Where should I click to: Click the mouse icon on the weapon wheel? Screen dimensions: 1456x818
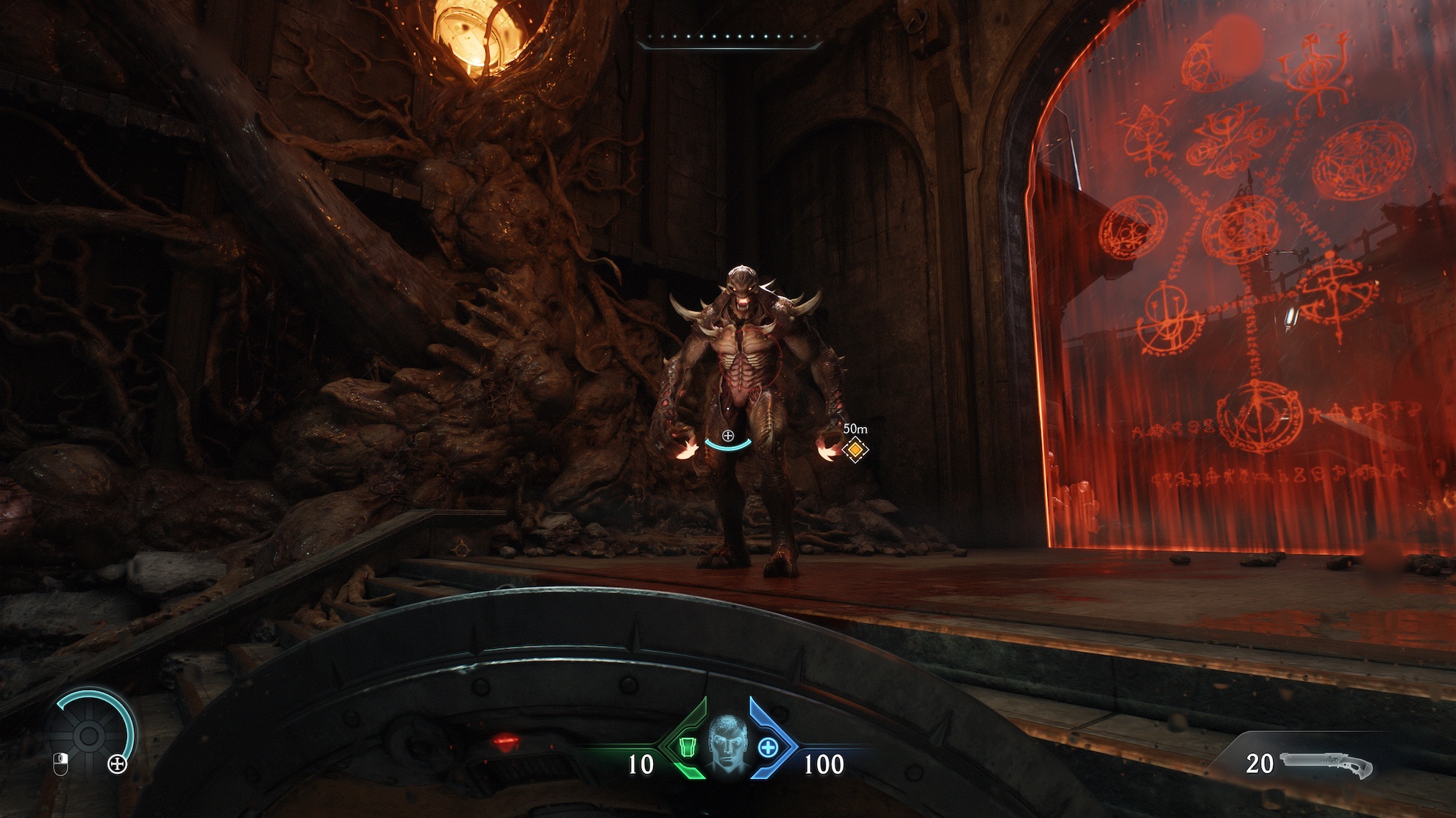tap(60, 765)
